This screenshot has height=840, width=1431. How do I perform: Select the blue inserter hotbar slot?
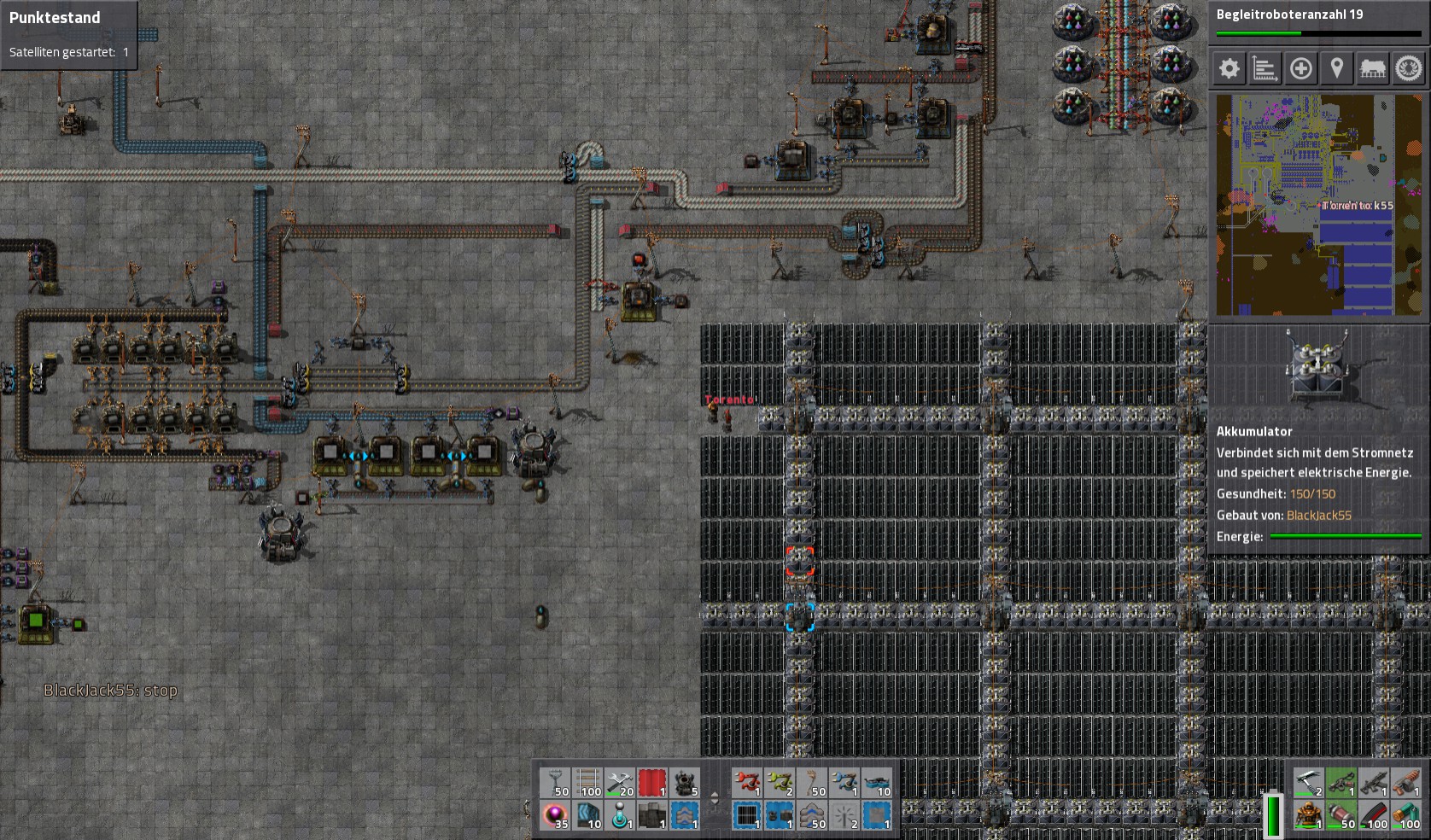845,783
